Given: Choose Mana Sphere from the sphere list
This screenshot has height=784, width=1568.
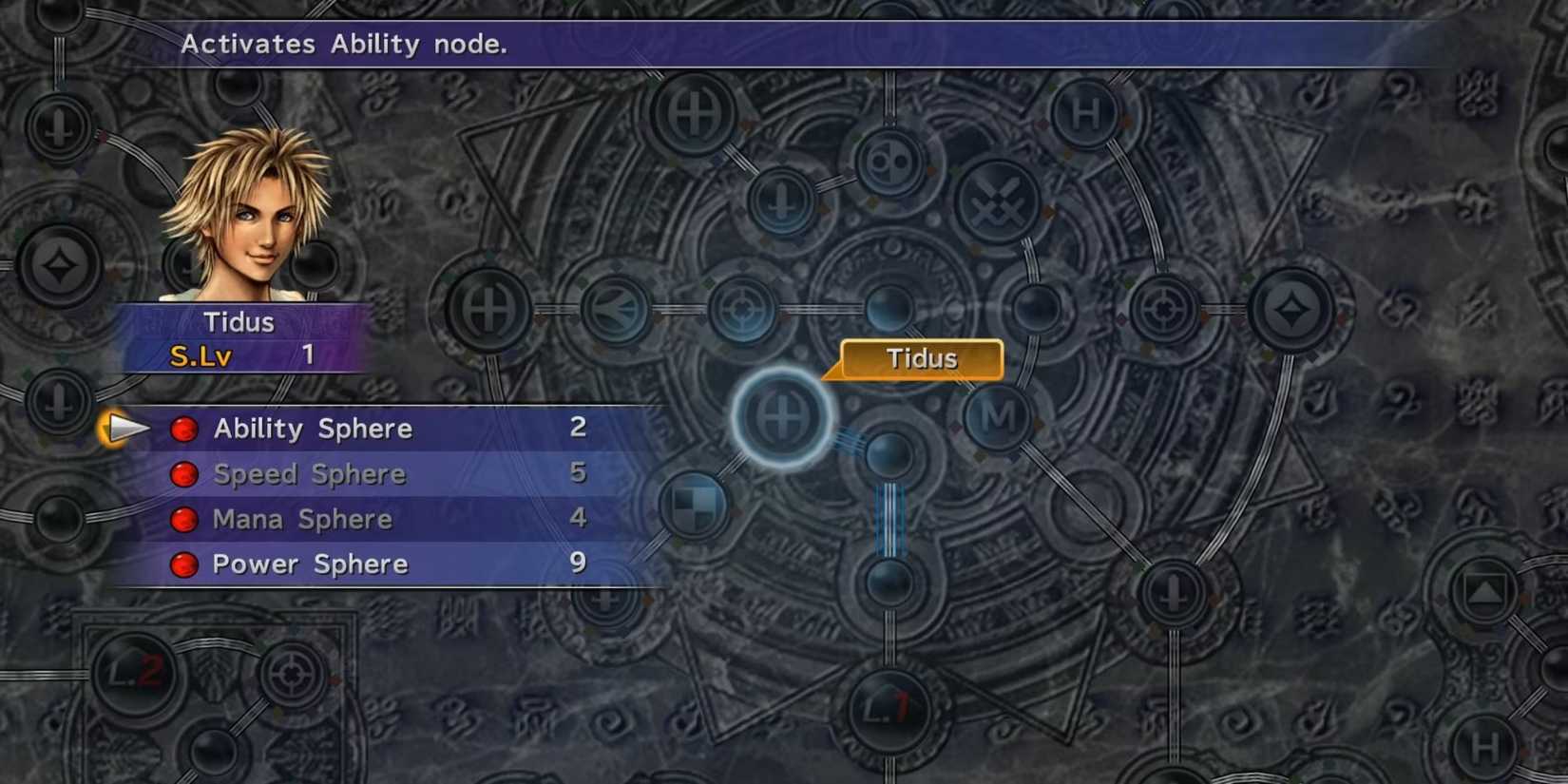Looking at the screenshot, I should (300, 519).
